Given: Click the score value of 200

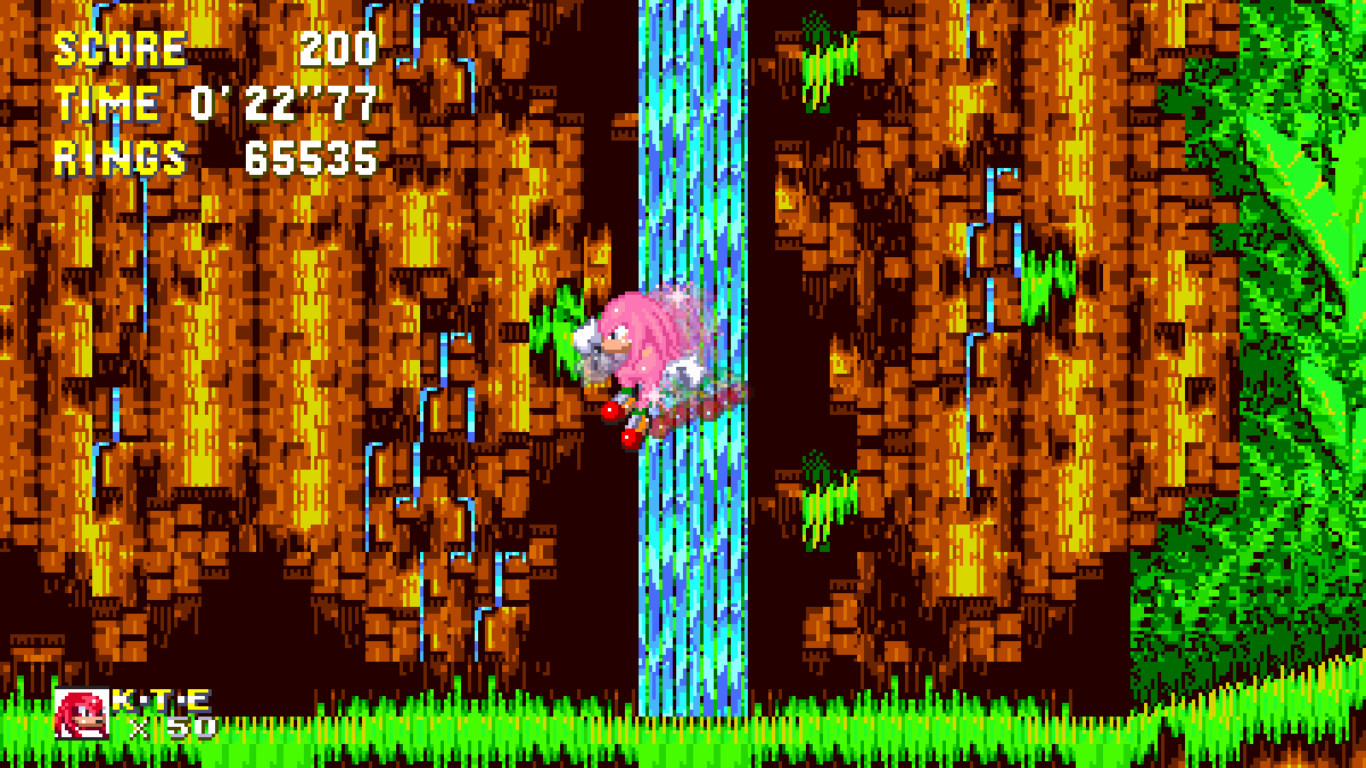Looking at the screenshot, I should [x=340, y=48].
